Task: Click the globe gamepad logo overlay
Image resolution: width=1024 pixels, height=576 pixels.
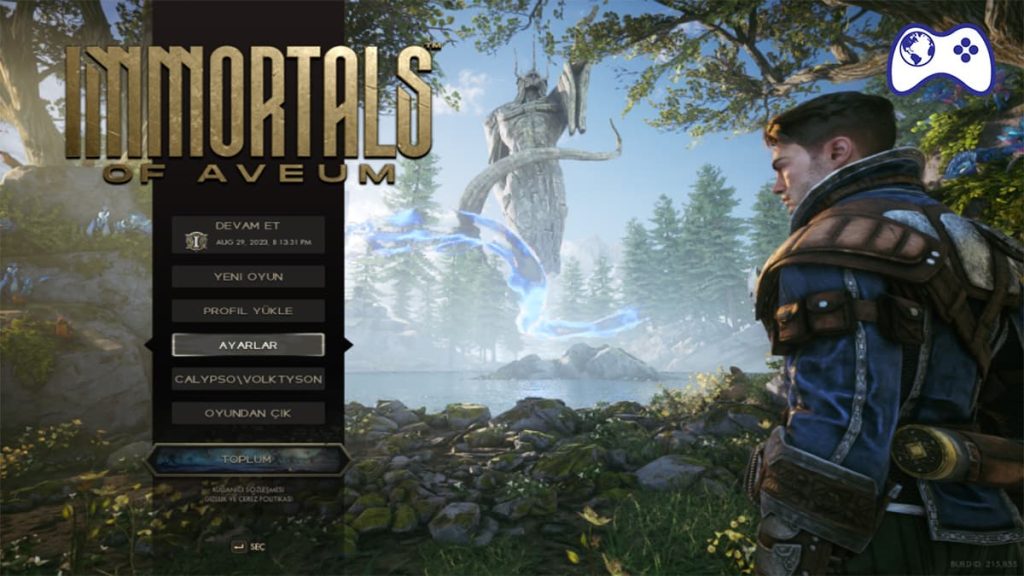Action: coord(942,57)
